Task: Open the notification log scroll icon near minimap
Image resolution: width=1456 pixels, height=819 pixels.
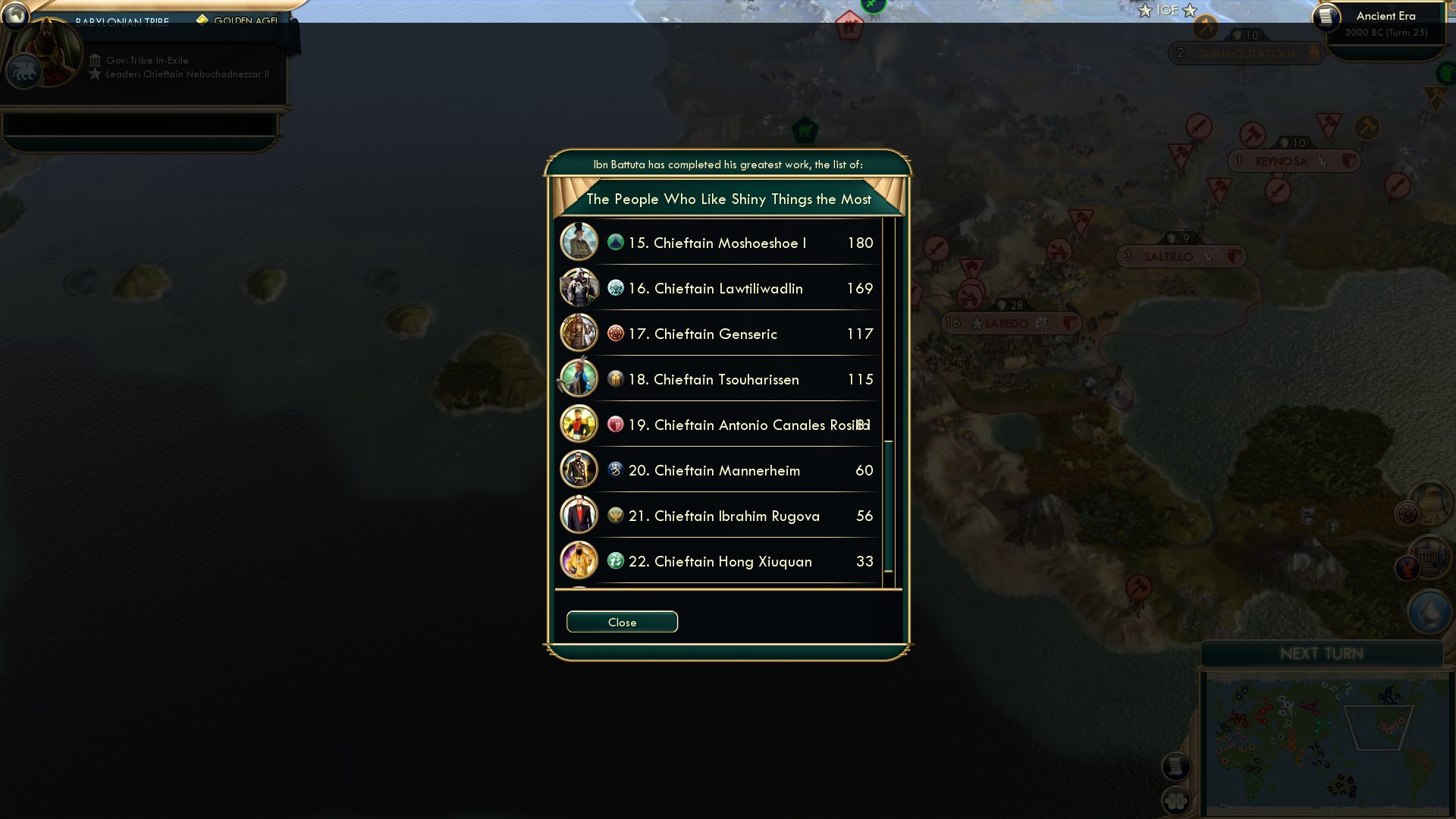Action: (x=1176, y=766)
